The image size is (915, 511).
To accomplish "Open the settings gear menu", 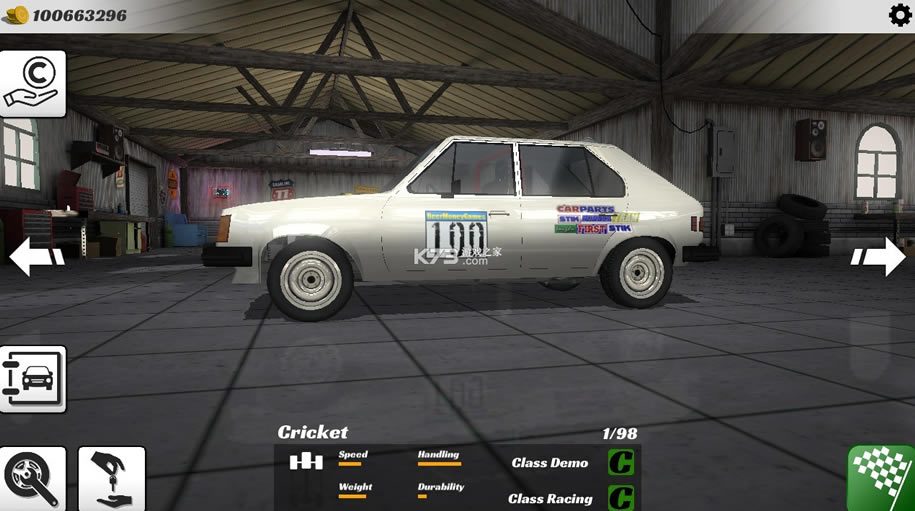I will (899, 15).
